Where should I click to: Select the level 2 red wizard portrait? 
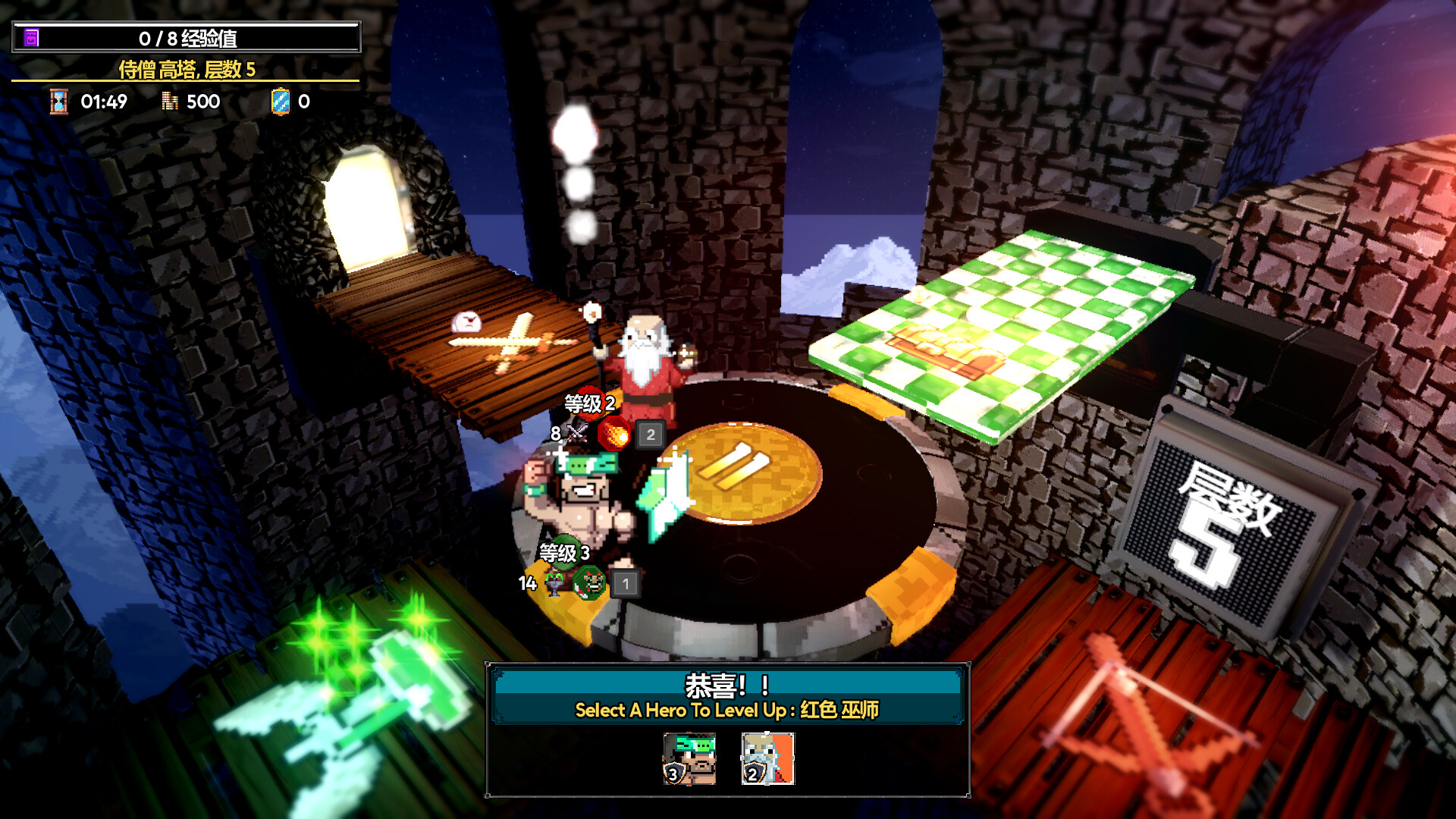(x=767, y=759)
